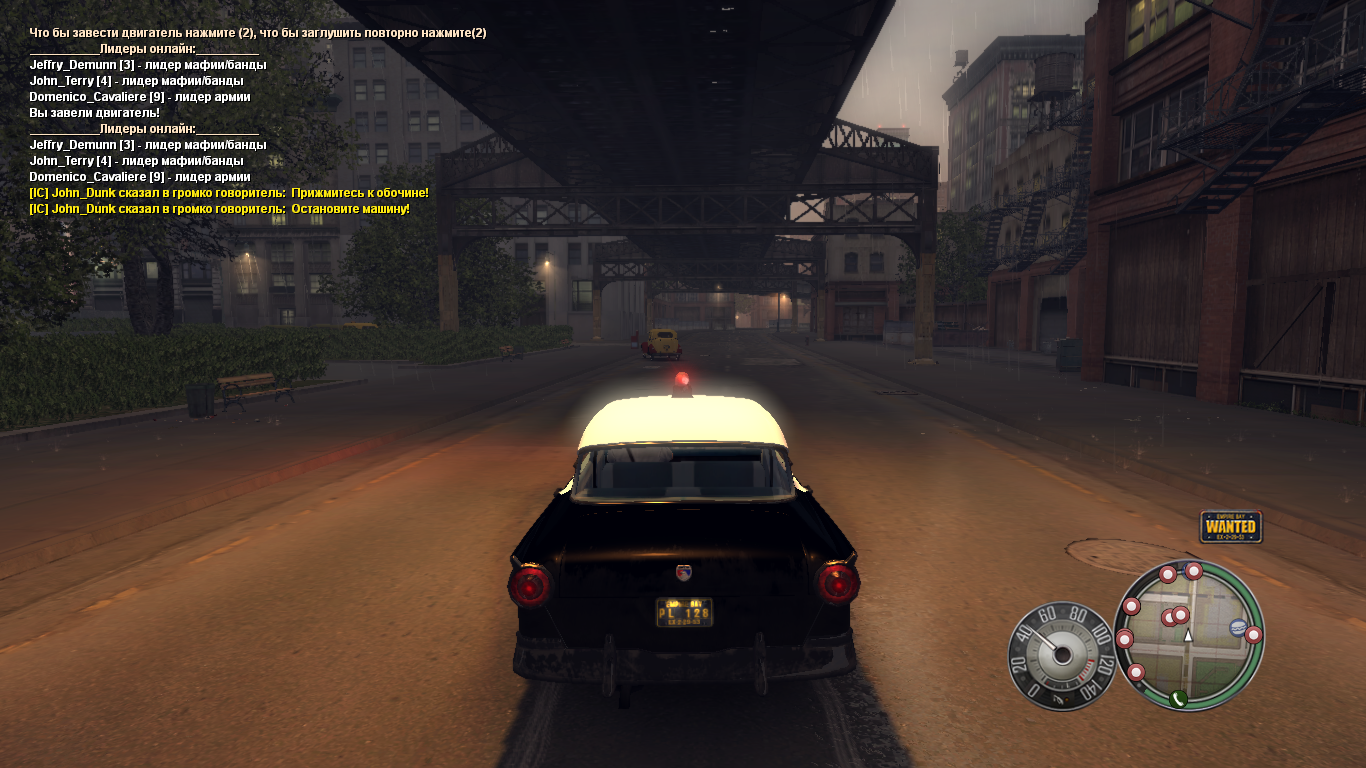Select the green phone marker on minimap
Image resolution: width=1366 pixels, height=768 pixels.
point(1179,698)
